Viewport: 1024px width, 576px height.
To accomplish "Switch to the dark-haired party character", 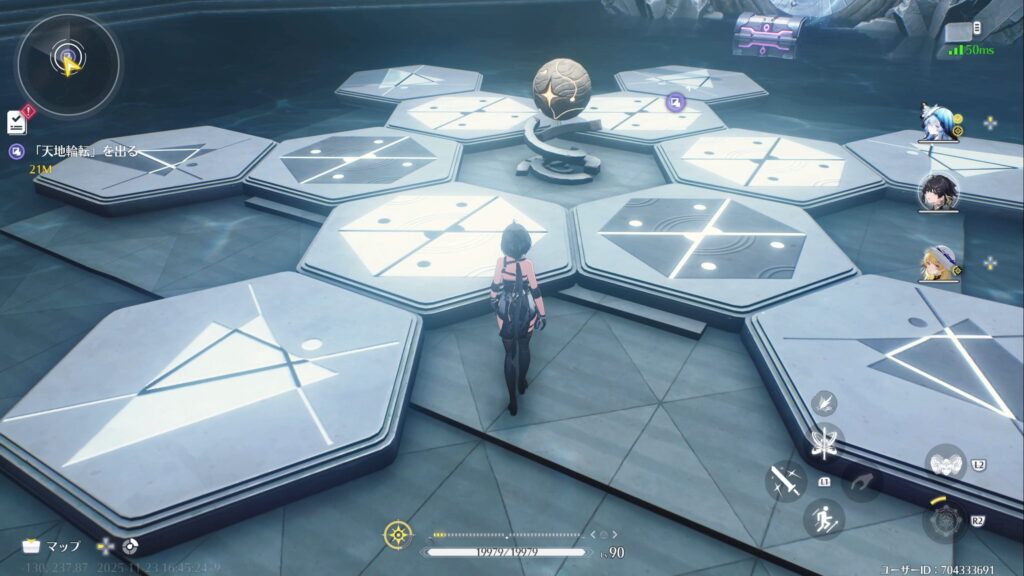I will click(938, 192).
